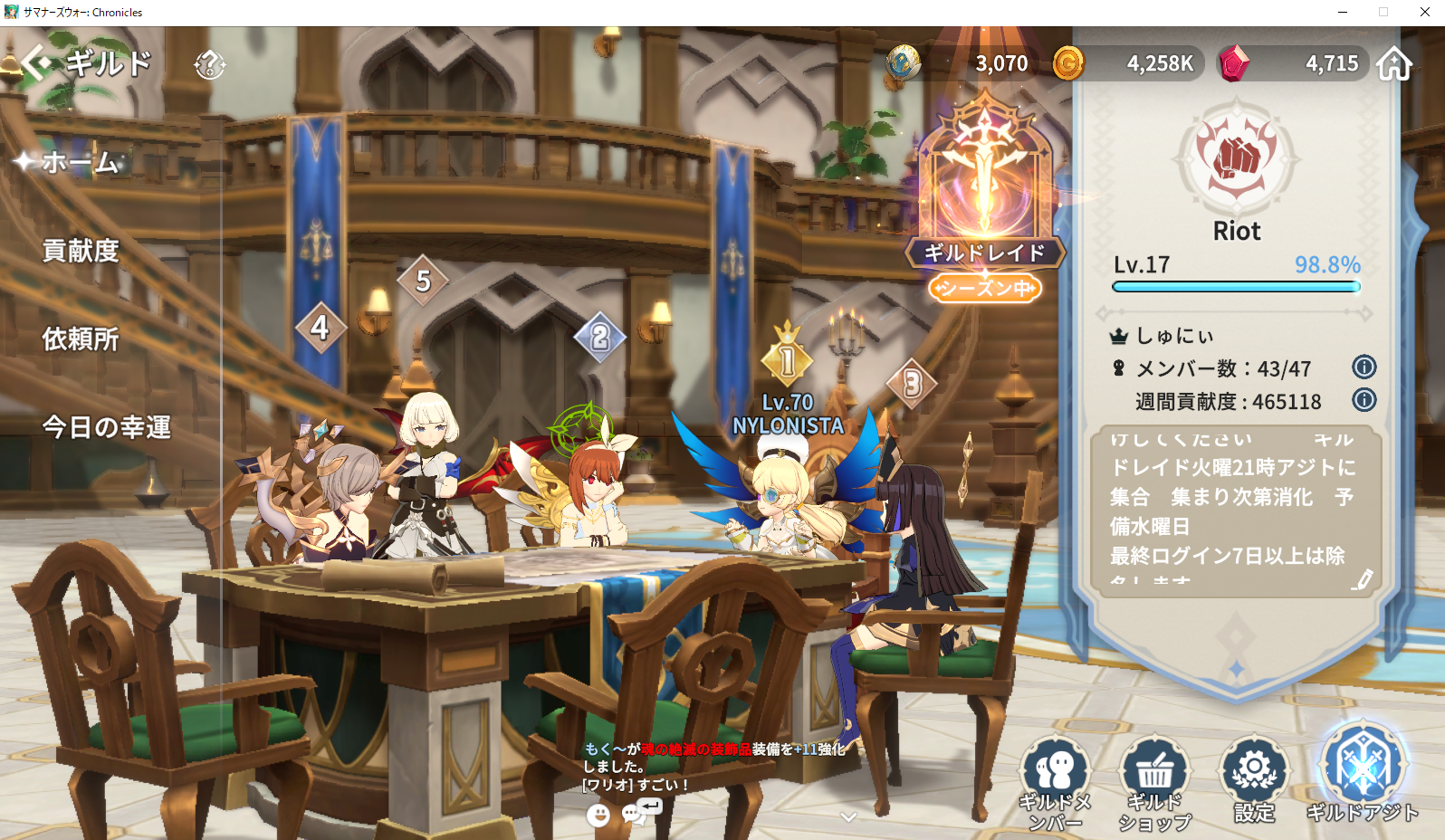Expand the chat with the down chevron

[x=848, y=817]
